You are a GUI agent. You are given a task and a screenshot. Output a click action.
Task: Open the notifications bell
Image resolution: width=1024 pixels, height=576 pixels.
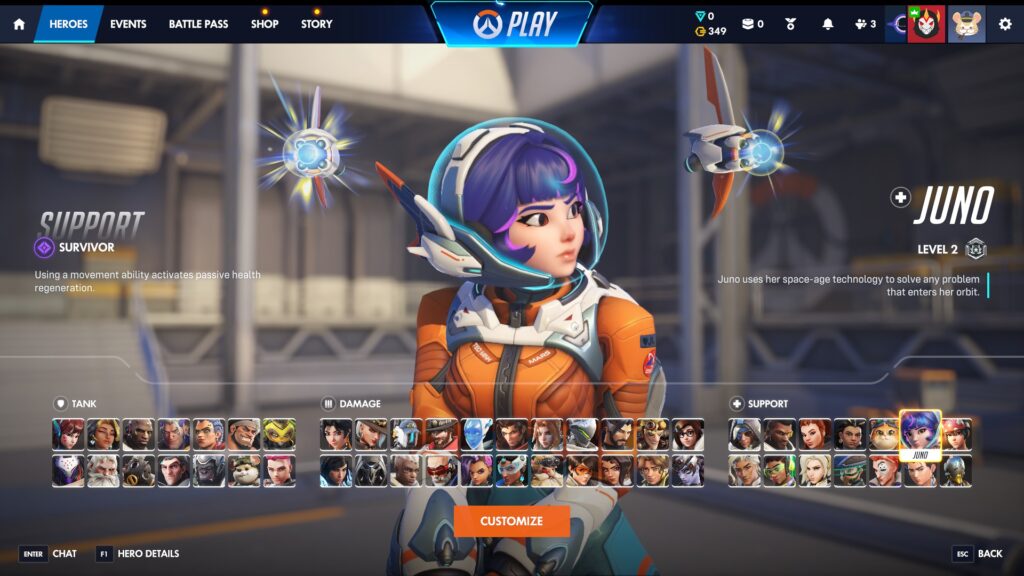tap(827, 24)
